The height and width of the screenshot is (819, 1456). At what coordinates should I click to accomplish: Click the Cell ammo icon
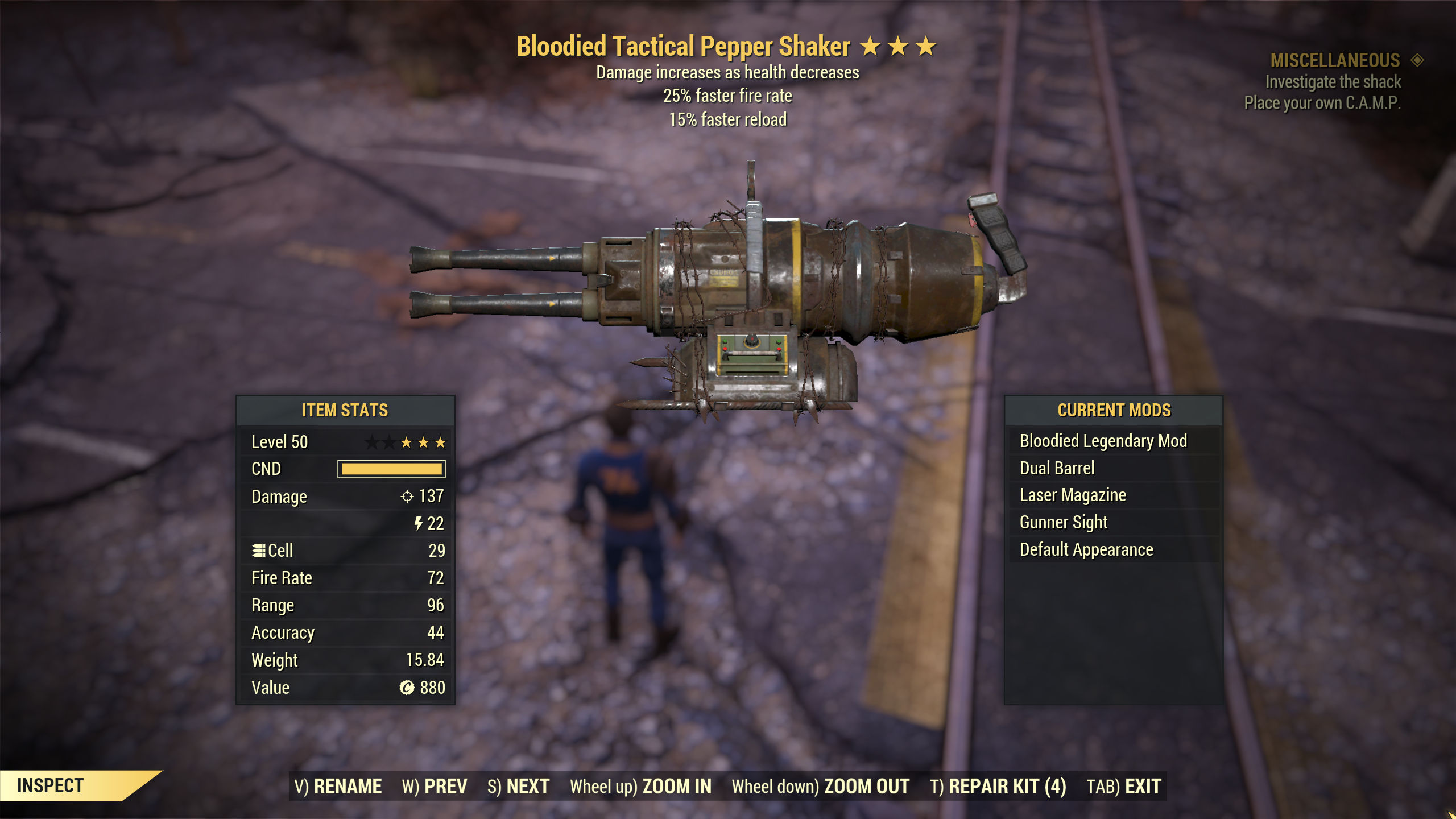[x=260, y=551]
